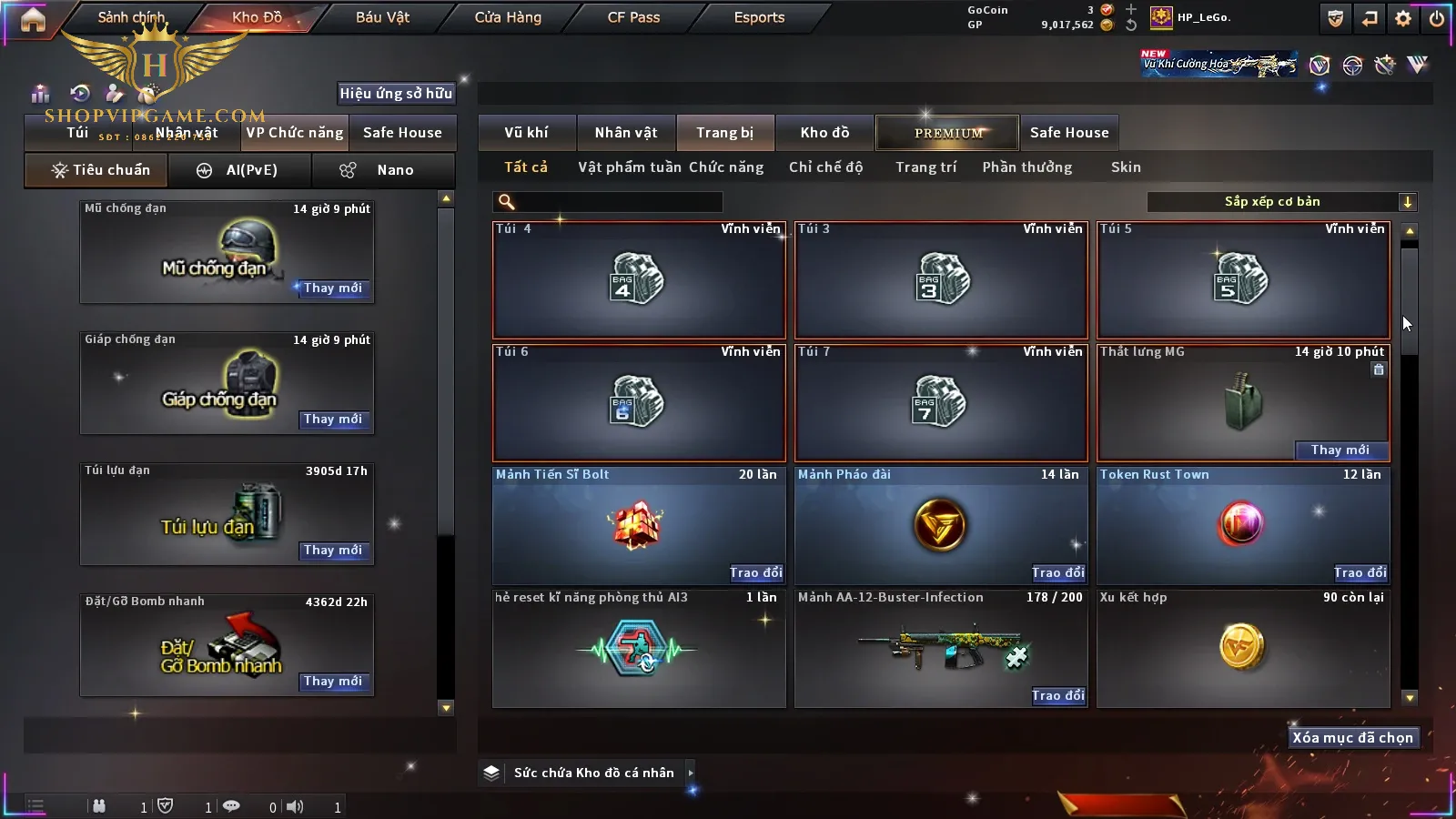Switch to the AI(PvE) loadout tab
Screen dimensions: 1456x819
(x=240, y=170)
